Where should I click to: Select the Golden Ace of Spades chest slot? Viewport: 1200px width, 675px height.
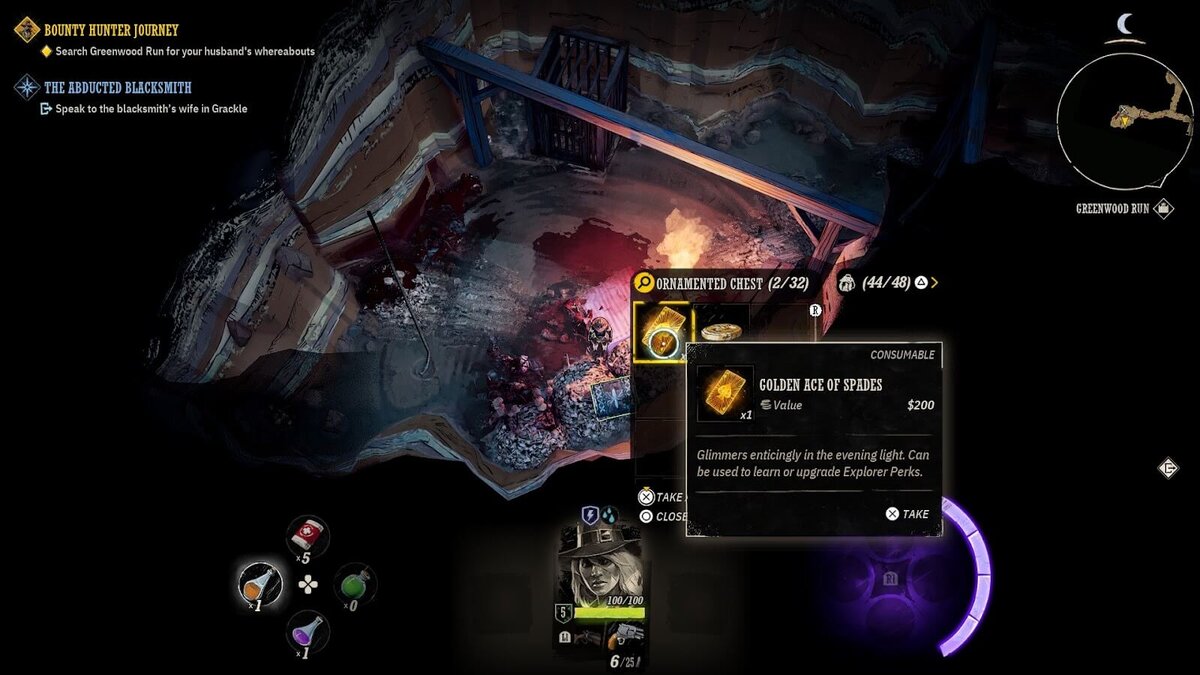pos(662,331)
